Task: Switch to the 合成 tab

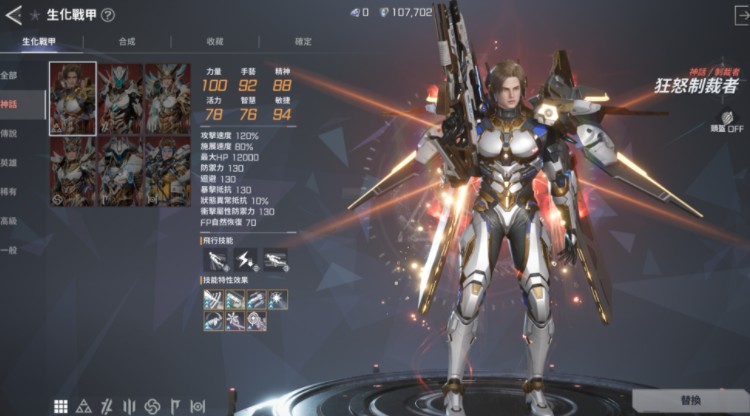Action: click(126, 41)
